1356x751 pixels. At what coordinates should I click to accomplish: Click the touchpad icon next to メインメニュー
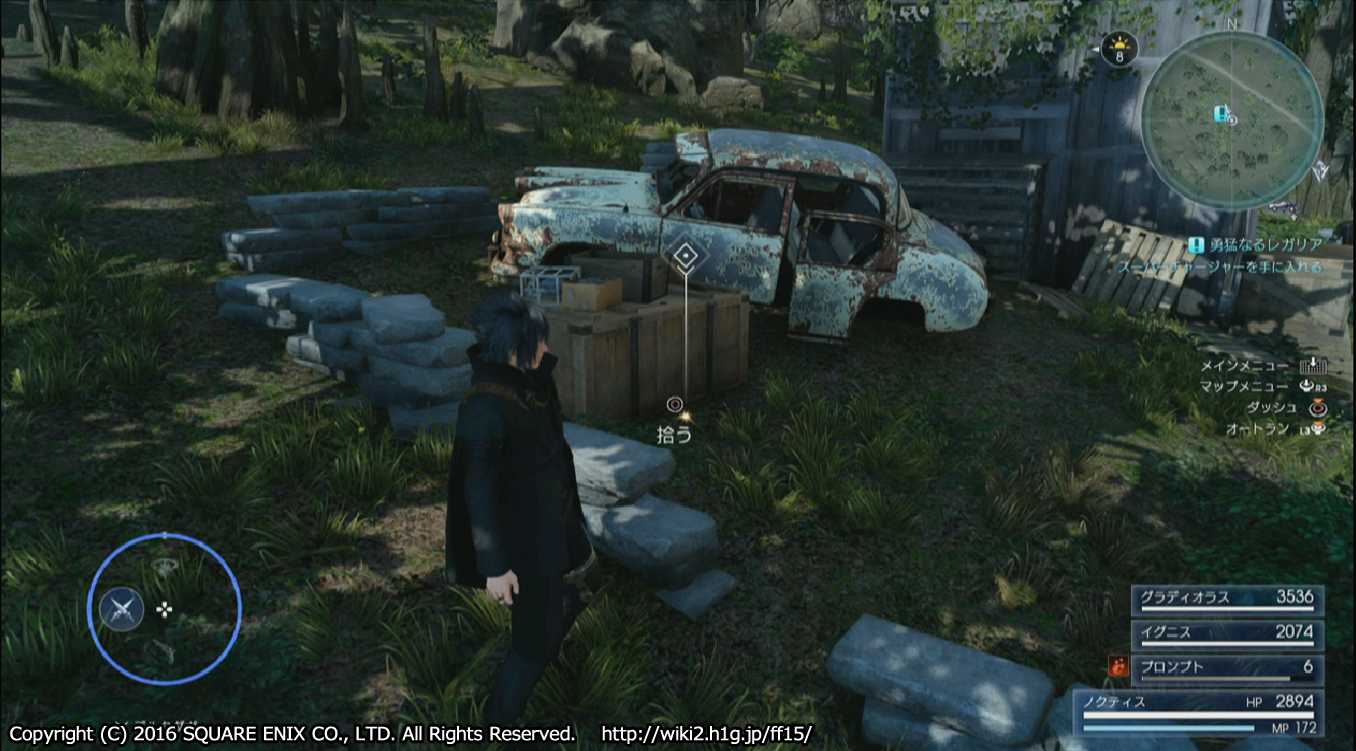coord(1312,366)
